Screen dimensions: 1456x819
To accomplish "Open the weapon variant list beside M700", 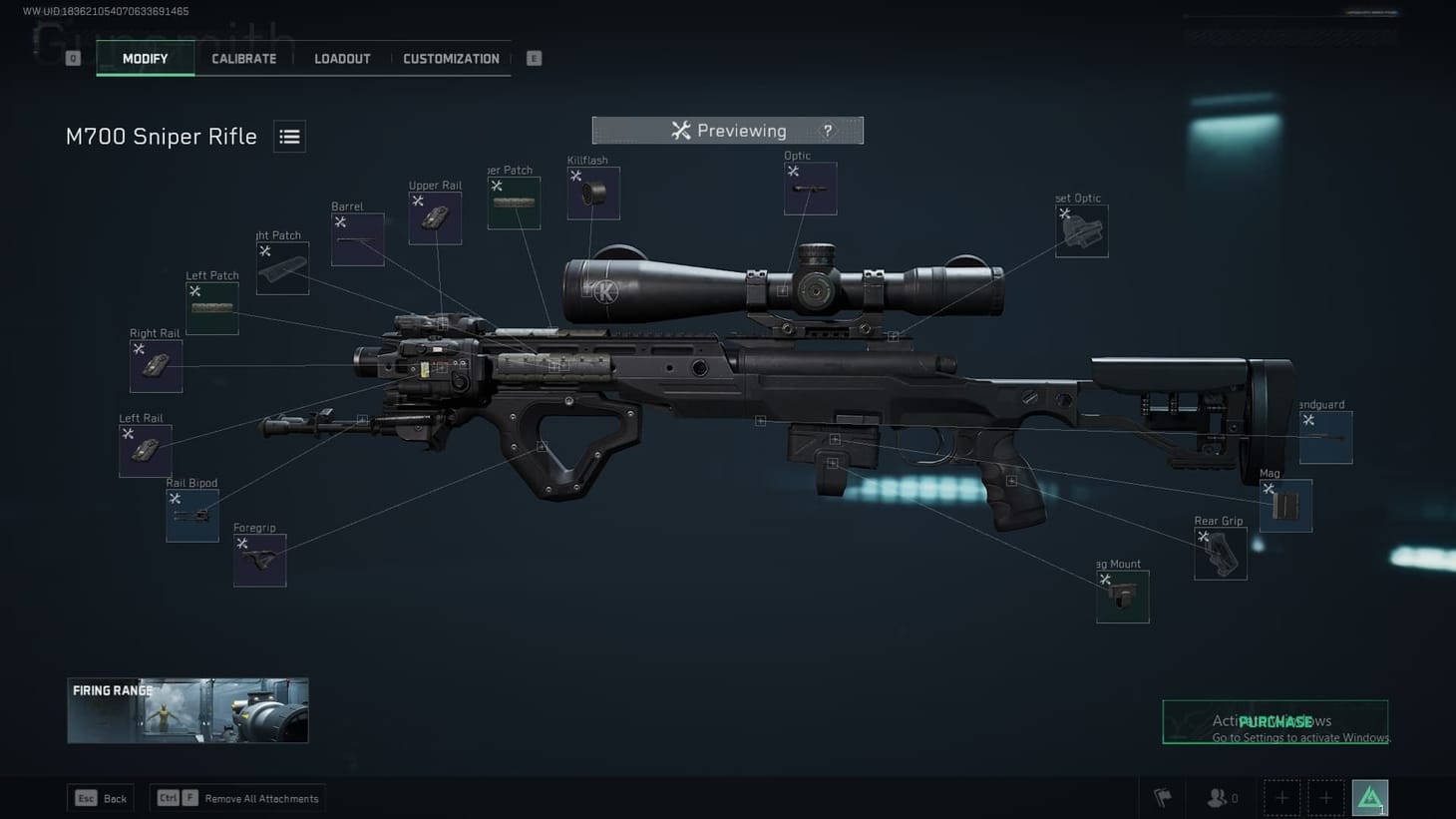I will (289, 137).
